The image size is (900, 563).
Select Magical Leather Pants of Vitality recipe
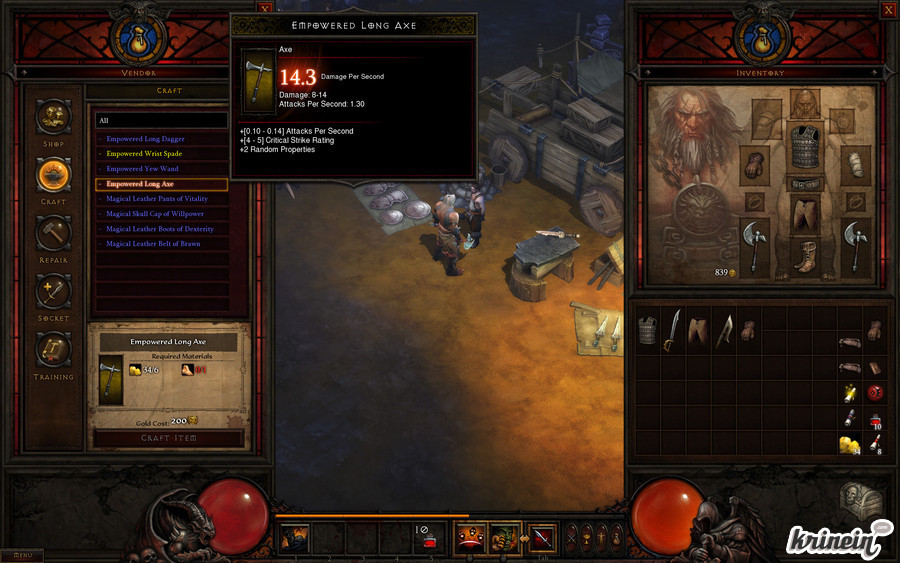[157, 199]
